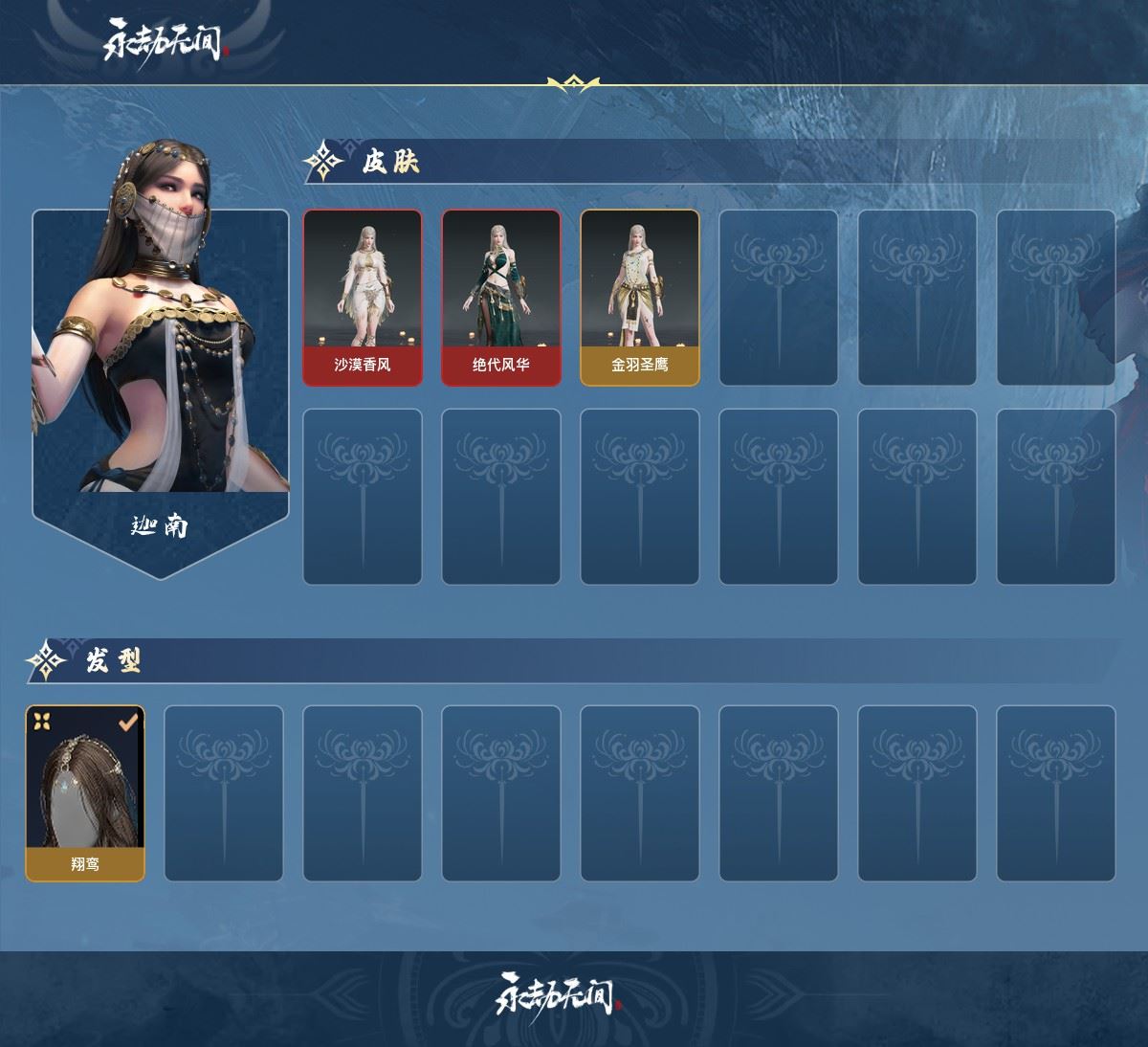
Task: Pick the 金羽圣鹰 skin card
Action: coord(639,298)
